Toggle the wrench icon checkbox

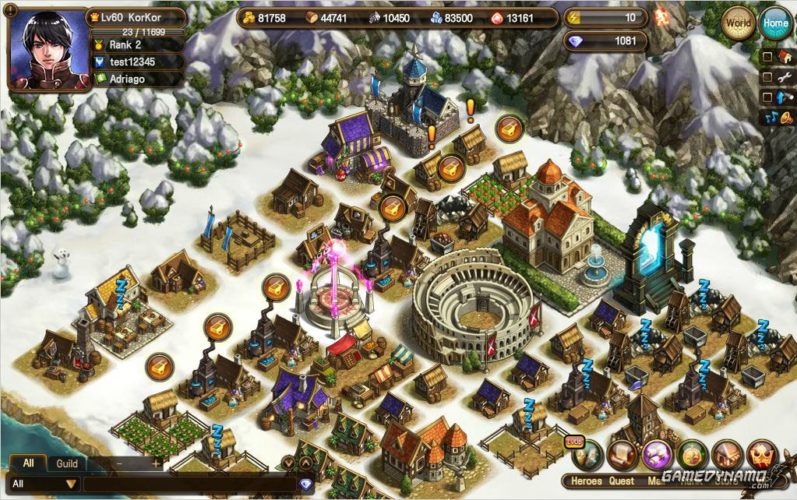(767, 76)
